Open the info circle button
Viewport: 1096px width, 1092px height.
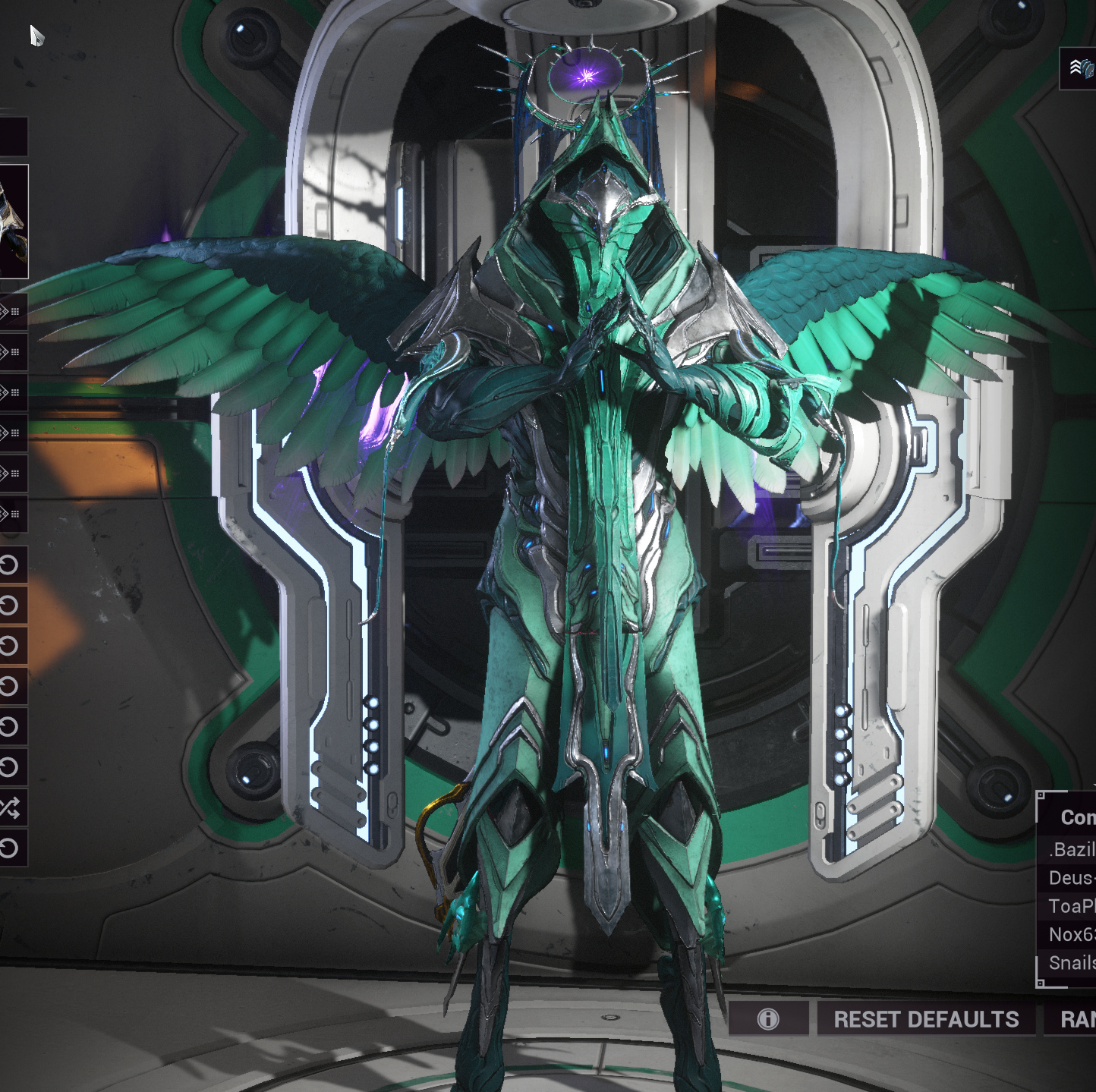(768, 1019)
